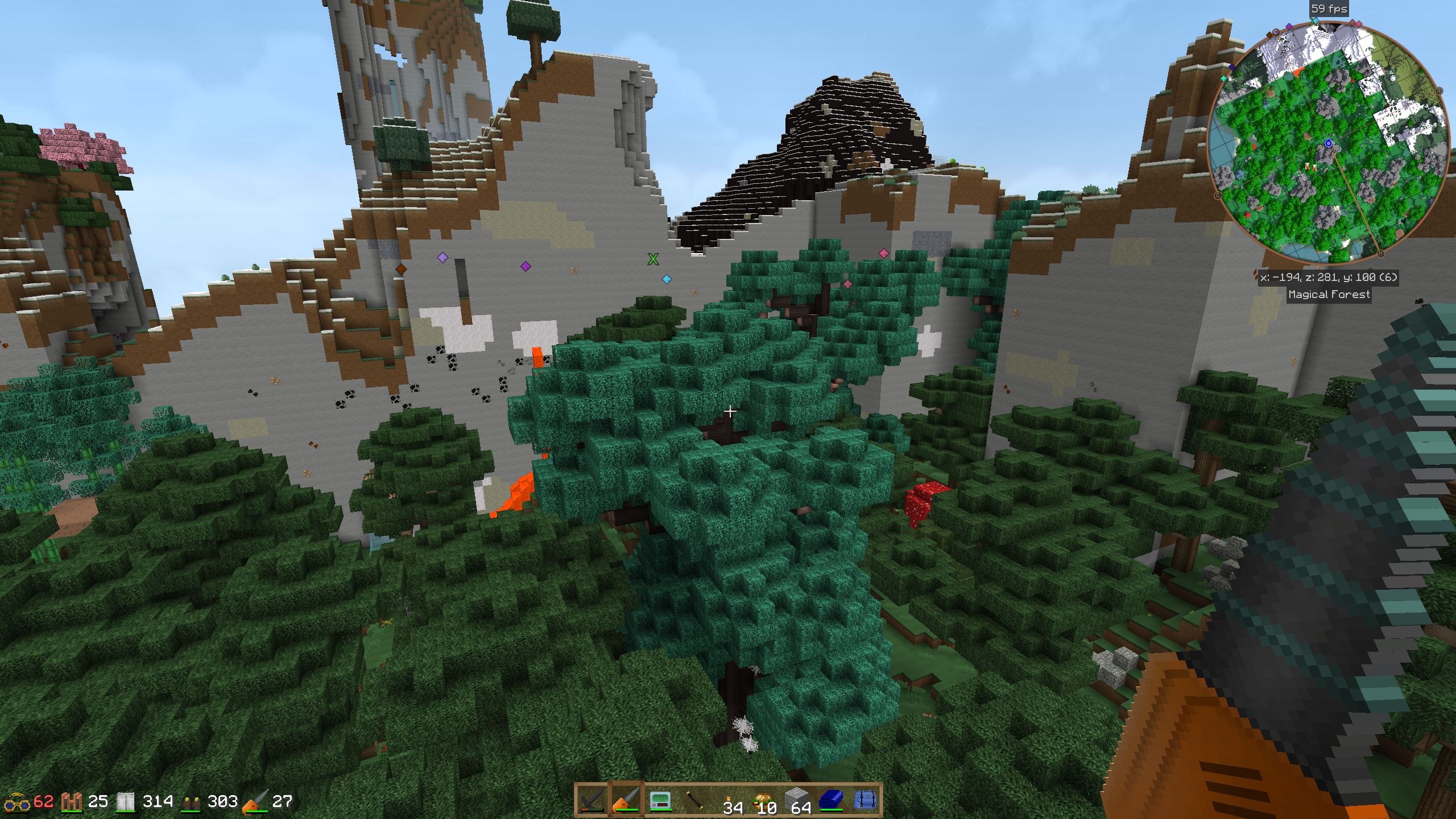
Task: Click the gold goggles armor status icon
Action: point(17,802)
